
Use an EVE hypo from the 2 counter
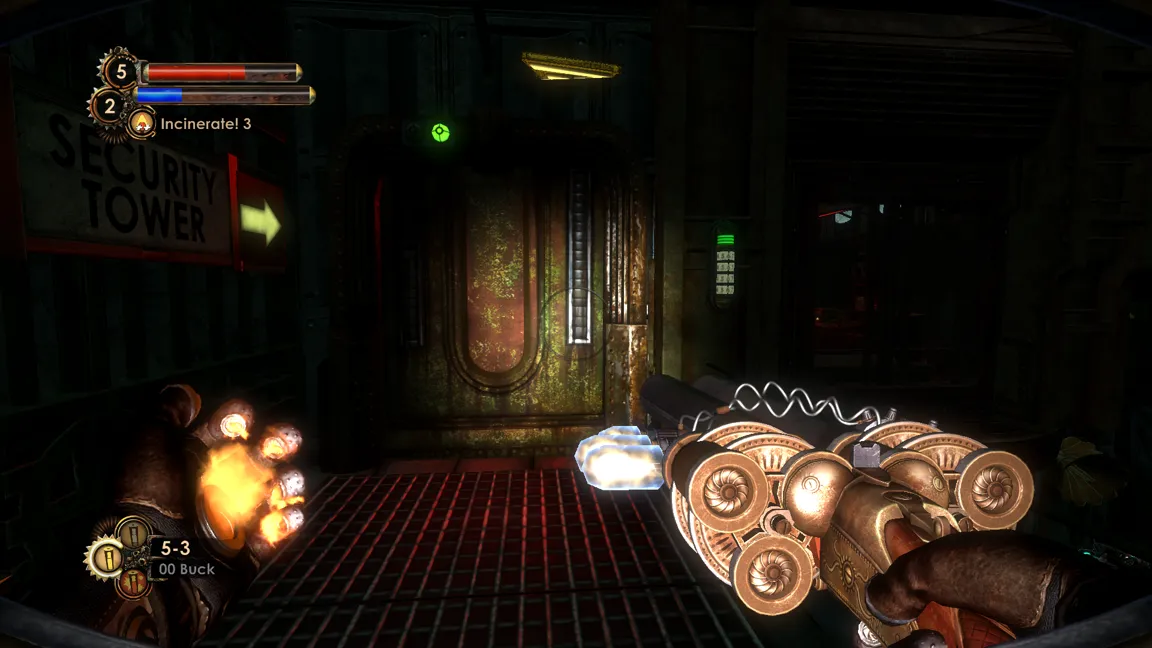pos(110,105)
